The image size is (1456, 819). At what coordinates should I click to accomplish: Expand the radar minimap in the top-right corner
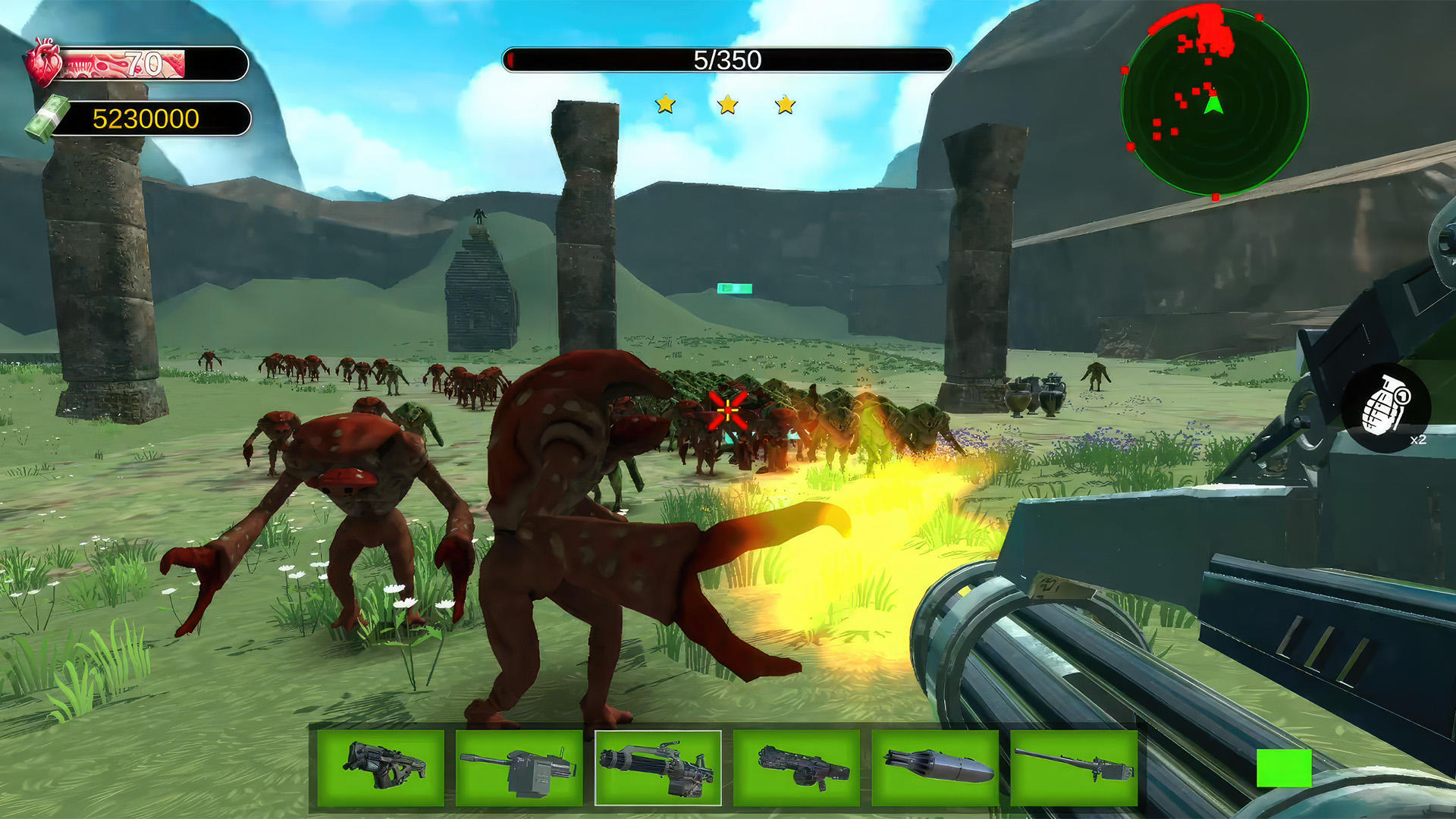point(1211,93)
